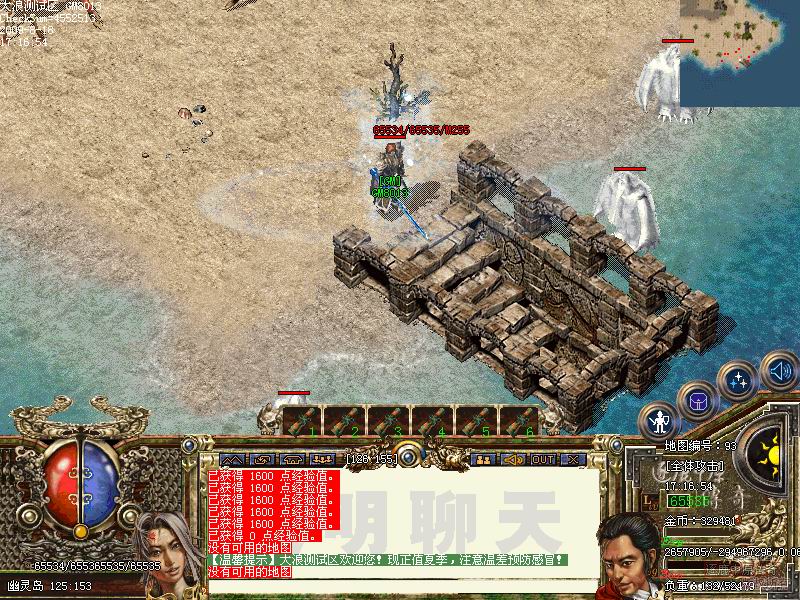Screen dimensions: 800x600
Task: Open the skills button with sparkle stars
Action: point(738,381)
